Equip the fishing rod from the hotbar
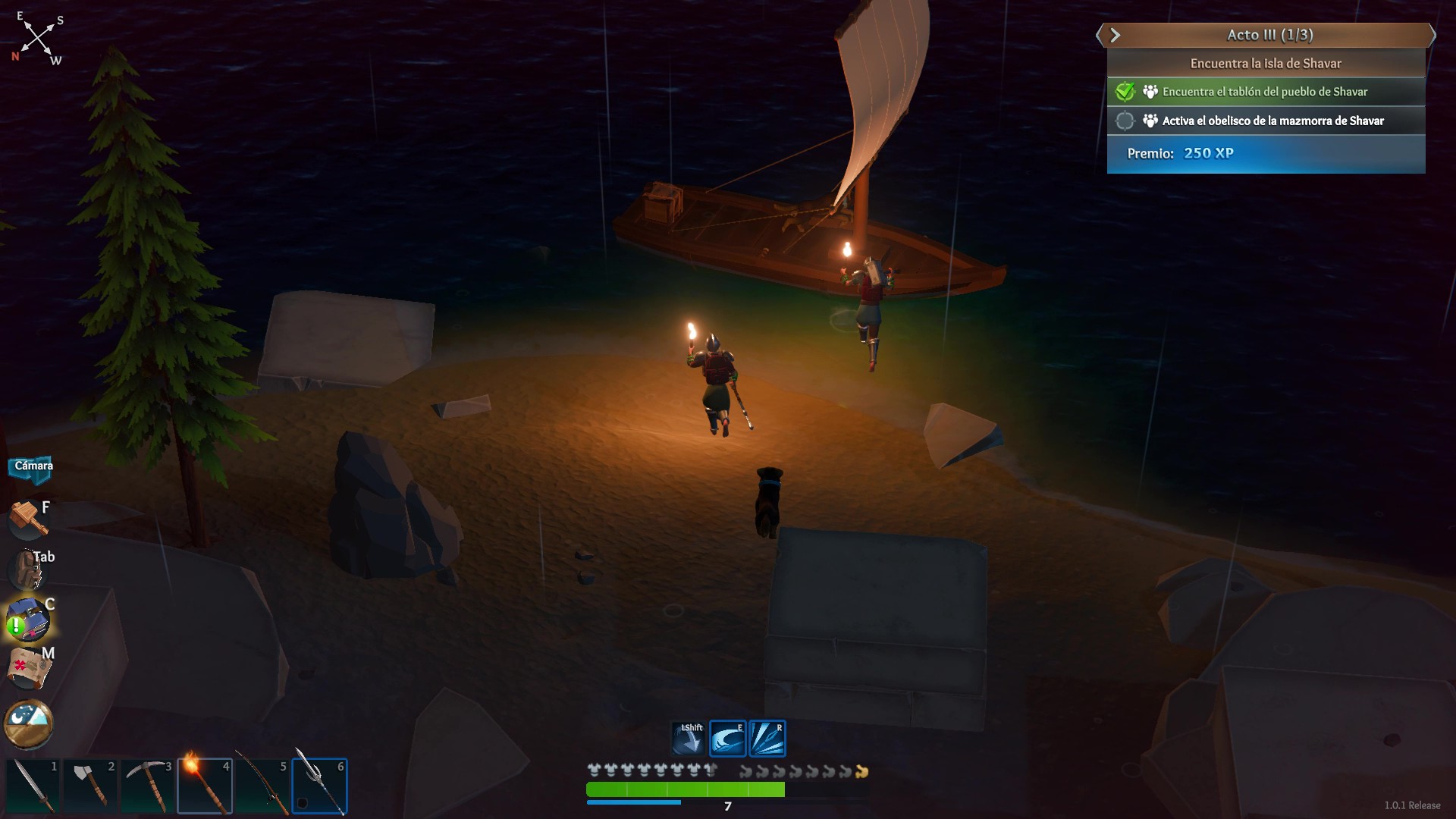Screen dimensions: 1456x819 tap(262, 786)
